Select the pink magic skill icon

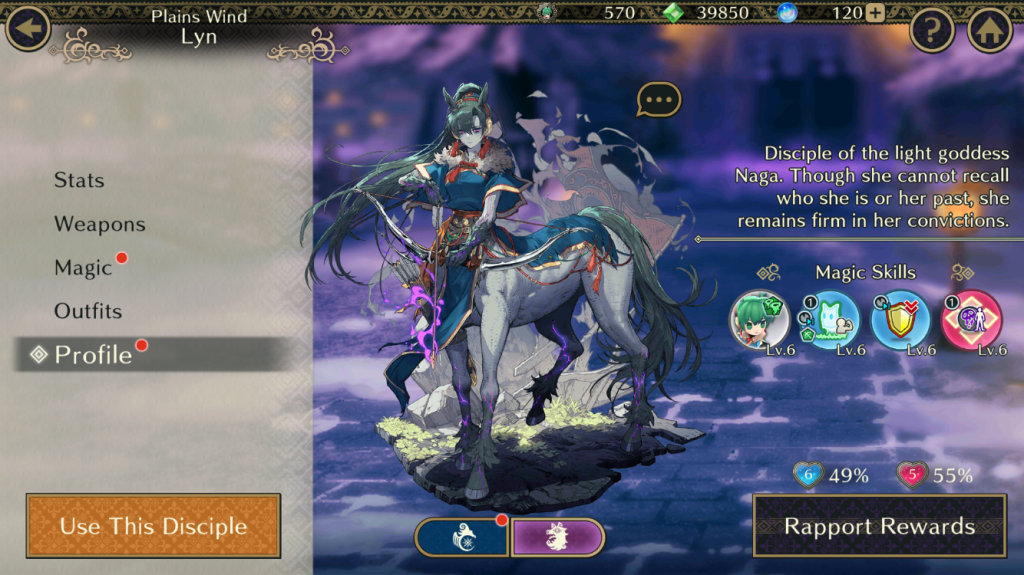point(971,319)
